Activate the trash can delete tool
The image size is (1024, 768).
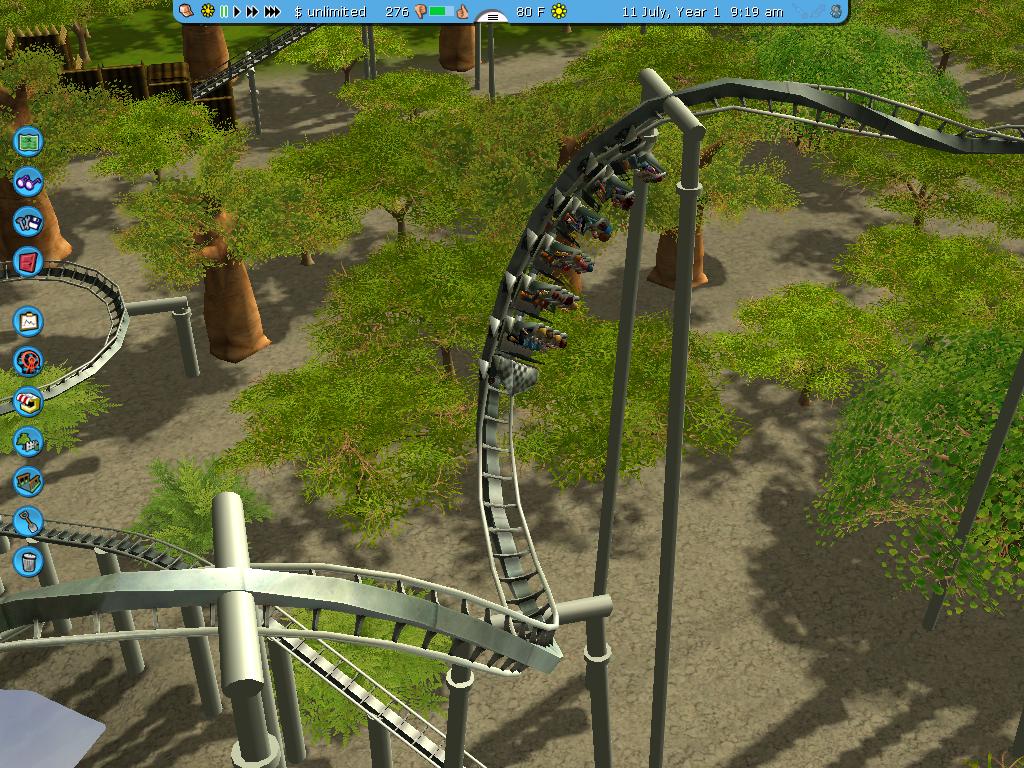29,560
